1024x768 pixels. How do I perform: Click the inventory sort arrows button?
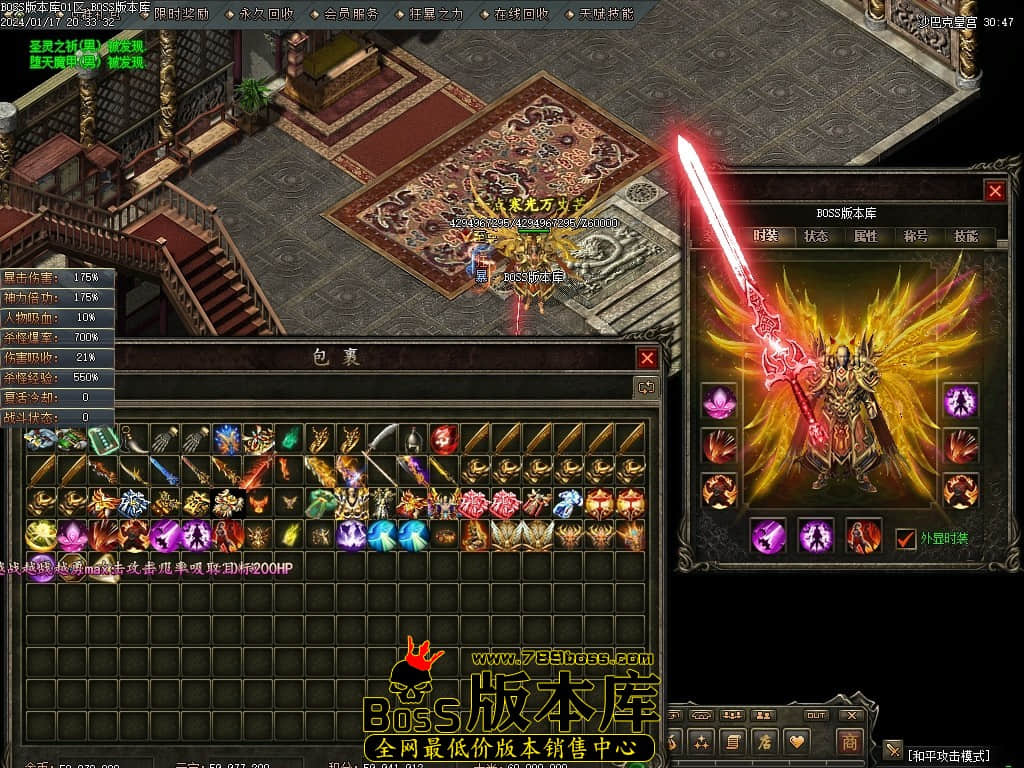647,387
